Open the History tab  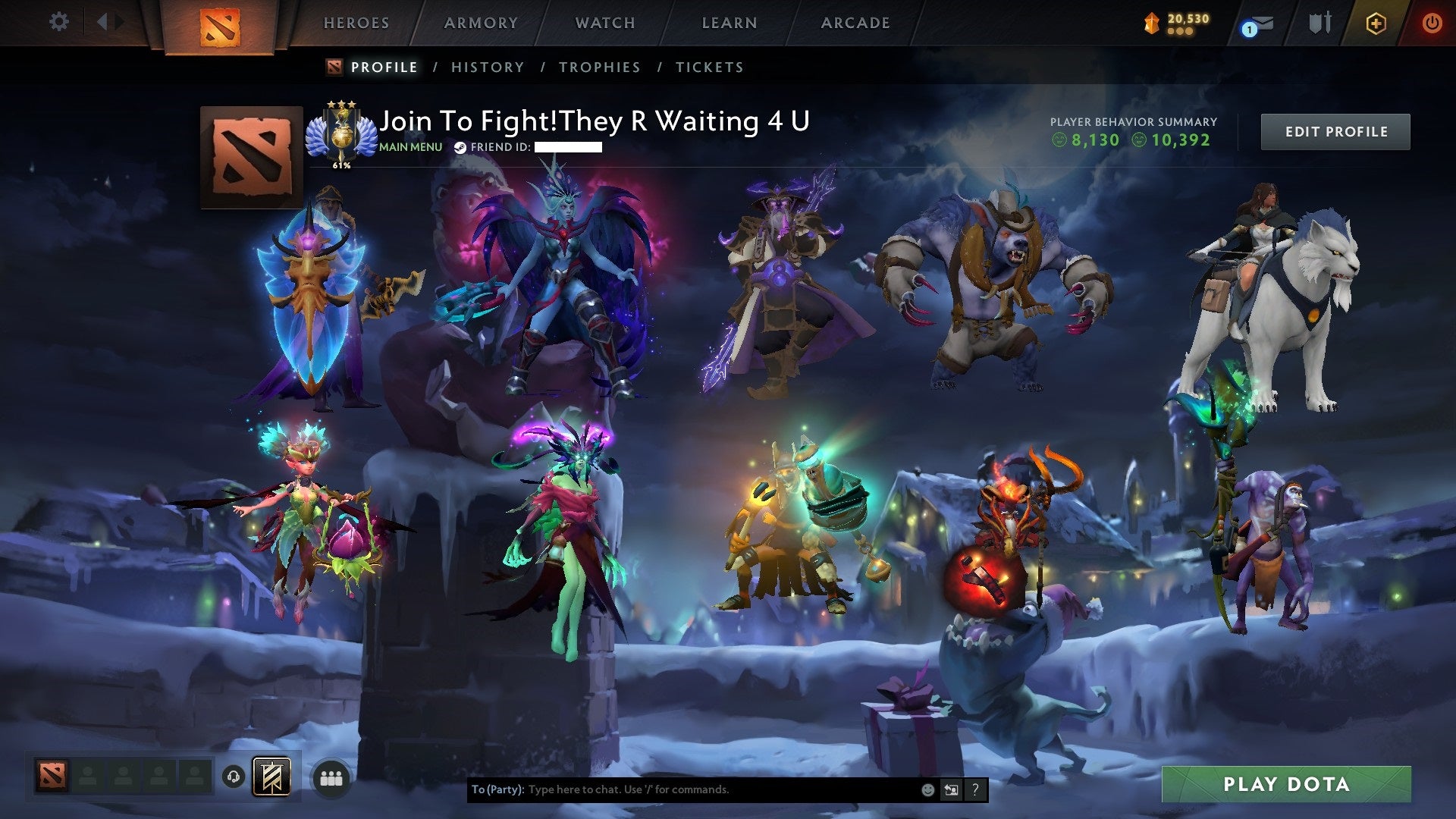pos(487,67)
